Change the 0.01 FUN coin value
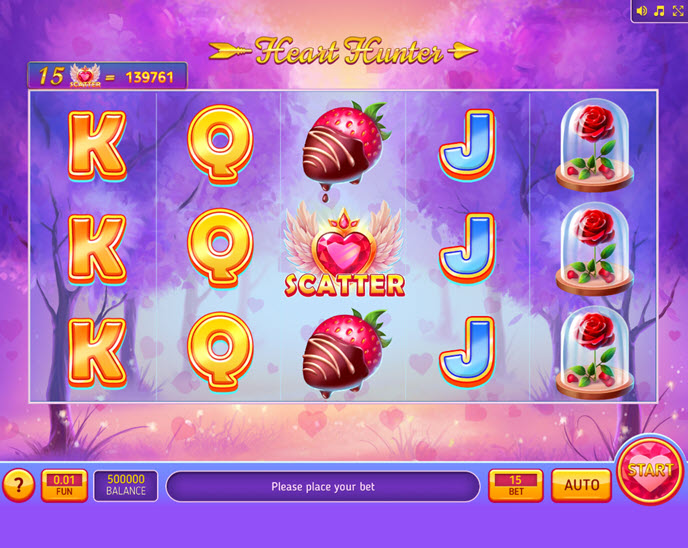688x548 pixels. pyautogui.click(x=64, y=485)
